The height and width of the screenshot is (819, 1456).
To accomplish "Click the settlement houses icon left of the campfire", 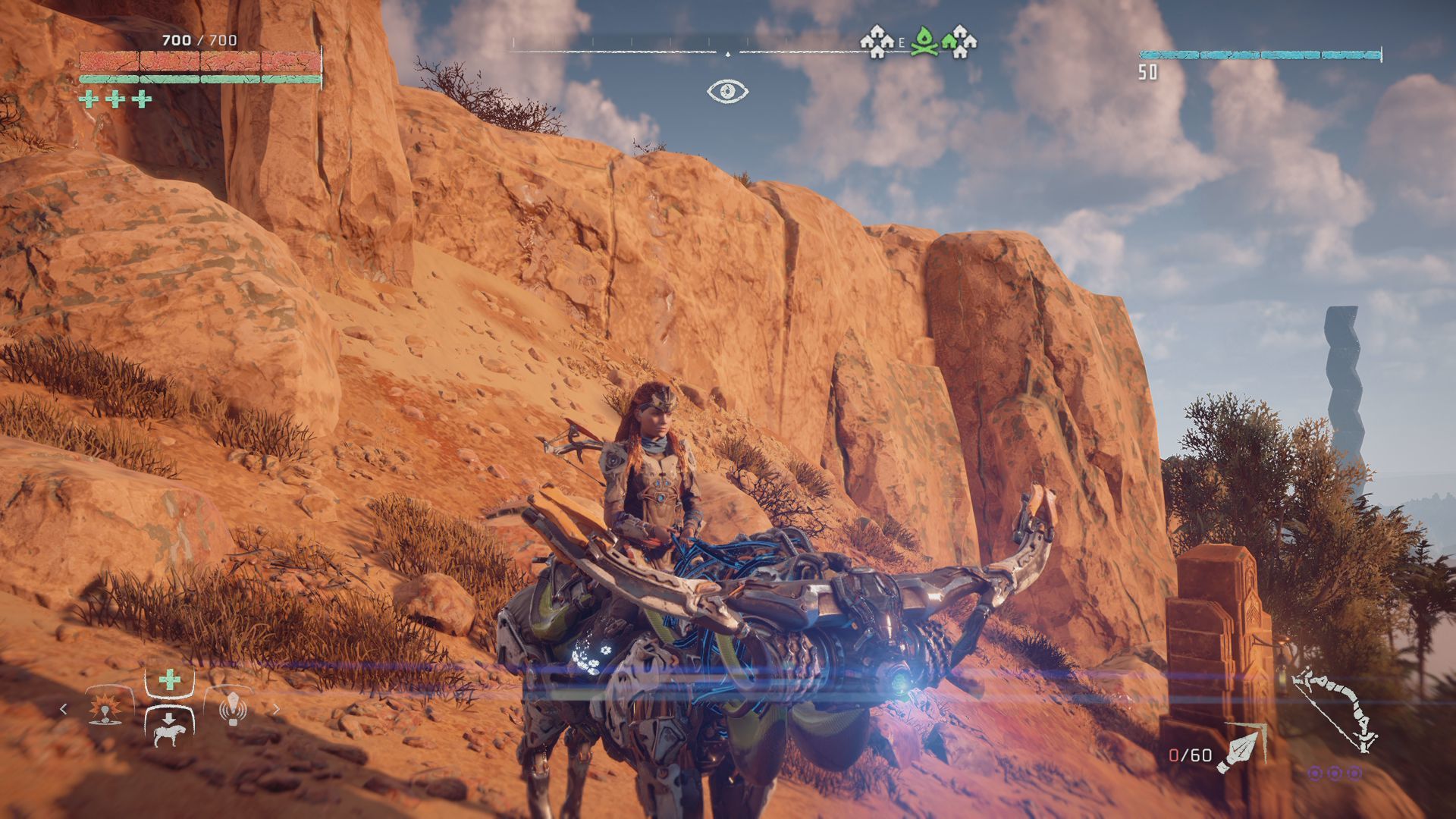I will point(877,40).
